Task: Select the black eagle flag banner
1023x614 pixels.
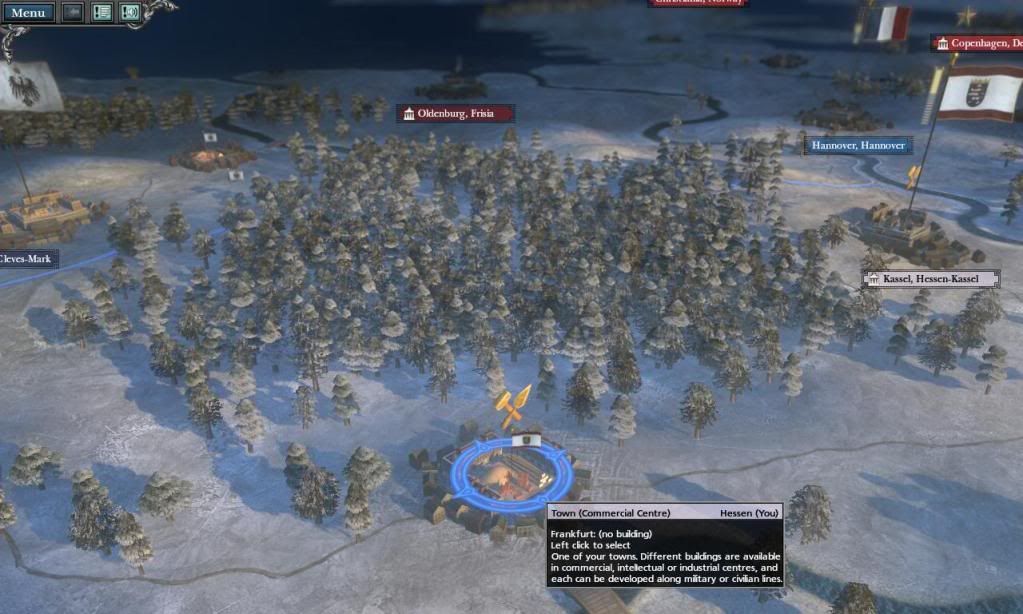Action: (28, 87)
